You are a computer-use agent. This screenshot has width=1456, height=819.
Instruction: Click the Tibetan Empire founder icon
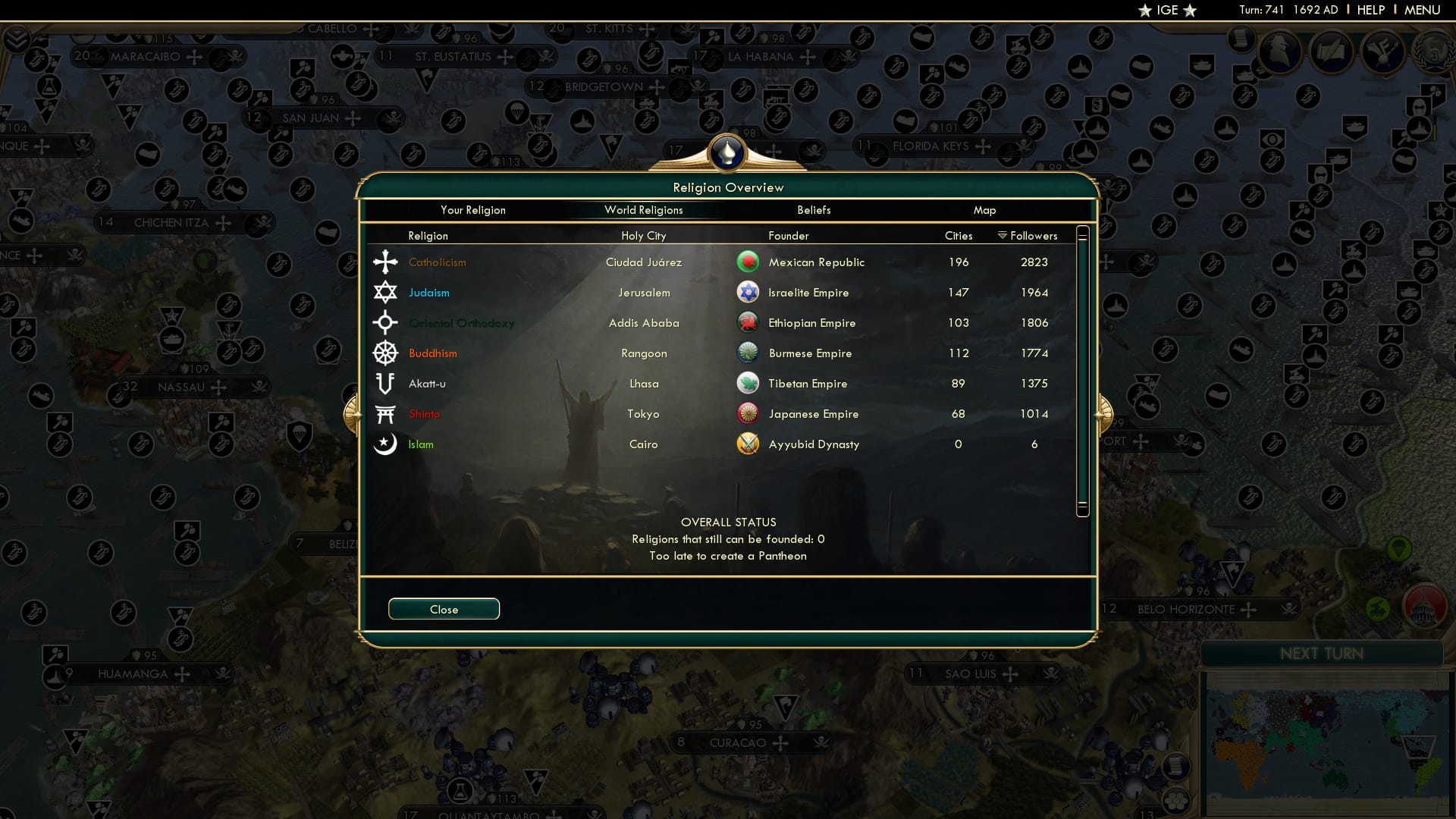(748, 383)
